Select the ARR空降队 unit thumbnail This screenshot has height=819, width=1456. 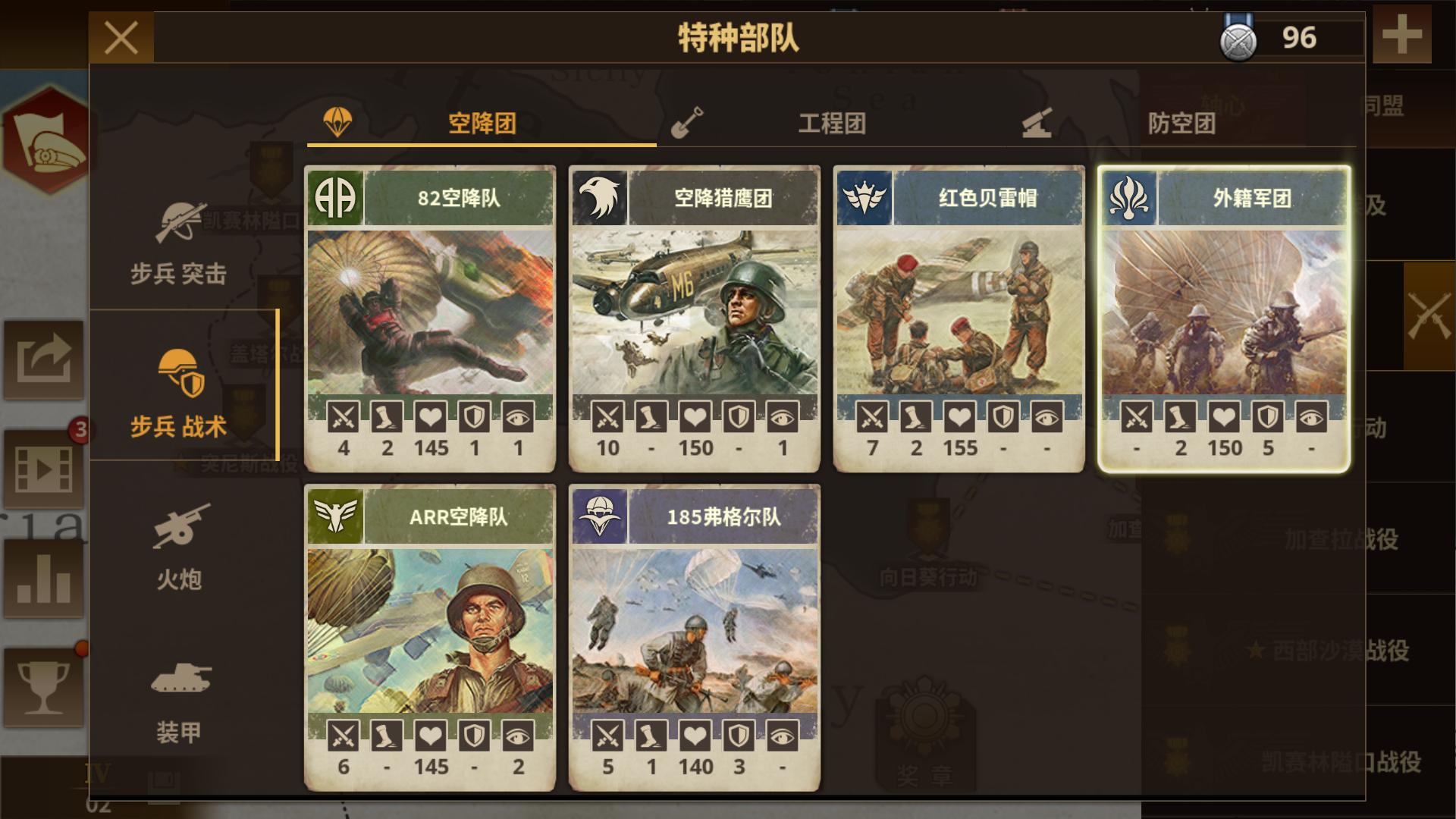[x=430, y=629]
